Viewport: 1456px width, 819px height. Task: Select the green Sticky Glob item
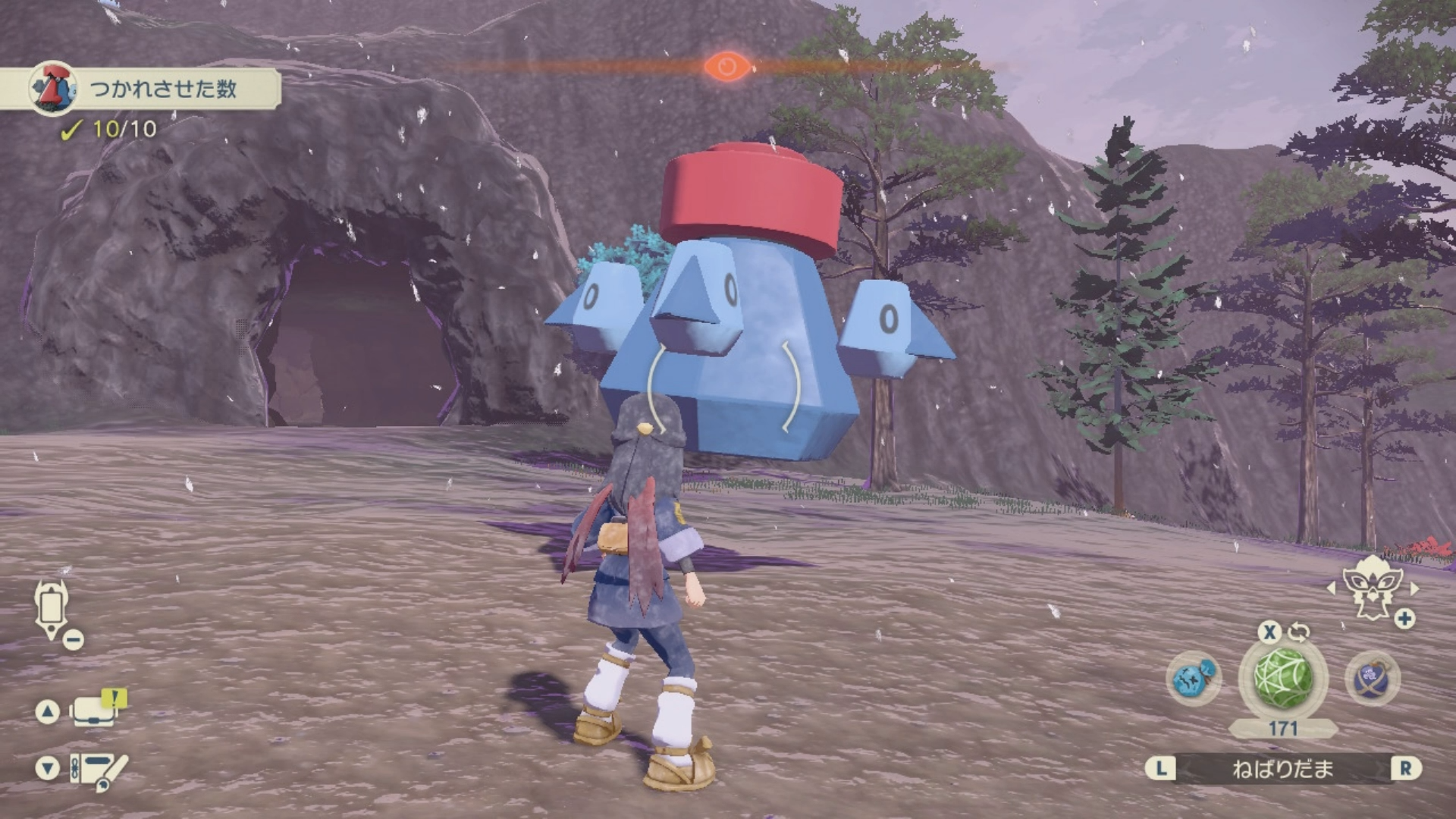click(x=1282, y=677)
